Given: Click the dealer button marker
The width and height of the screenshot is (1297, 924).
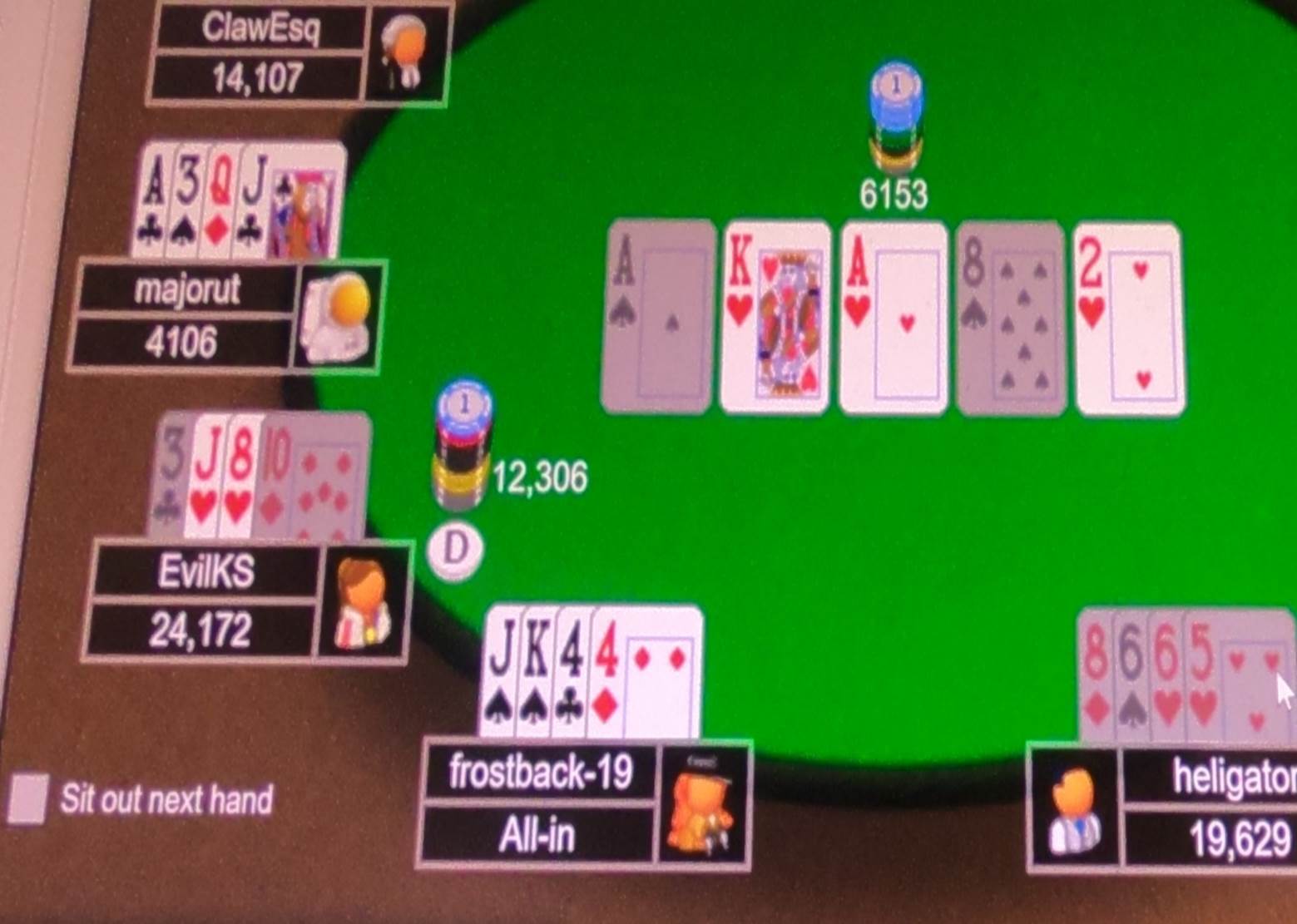Looking at the screenshot, I should pos(456,547).
